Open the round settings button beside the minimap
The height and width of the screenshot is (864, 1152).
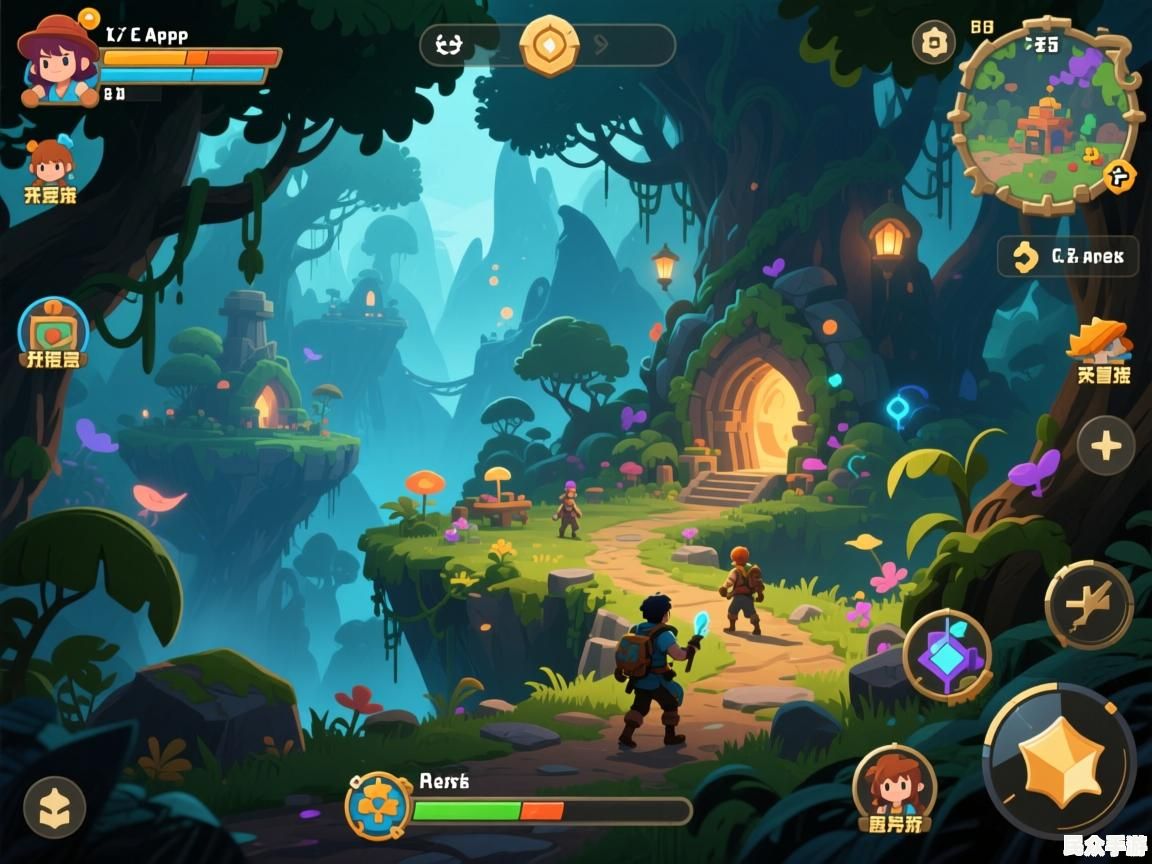tap(934, 43)
